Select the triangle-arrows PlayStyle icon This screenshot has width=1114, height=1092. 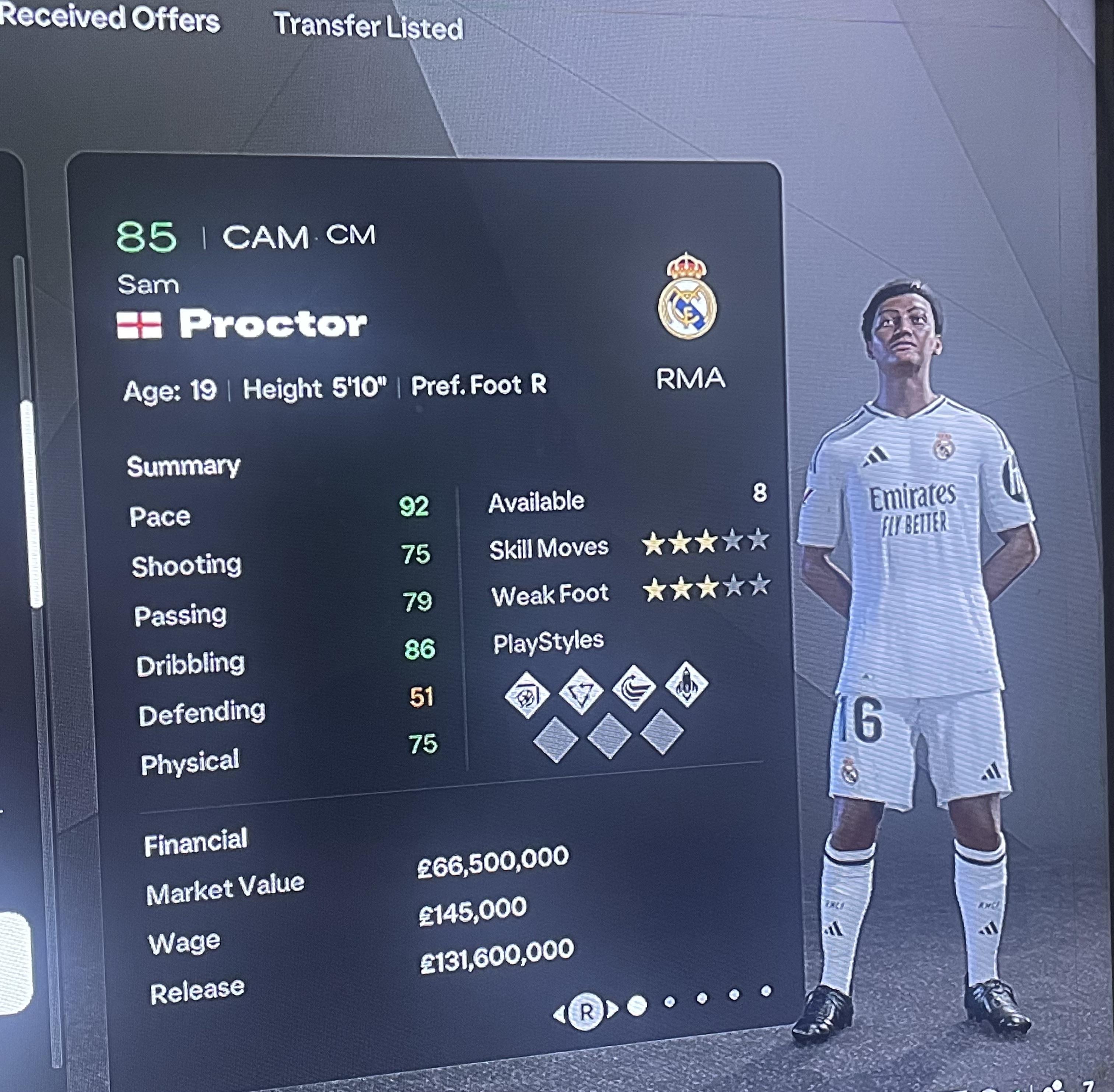pos(581,692)
